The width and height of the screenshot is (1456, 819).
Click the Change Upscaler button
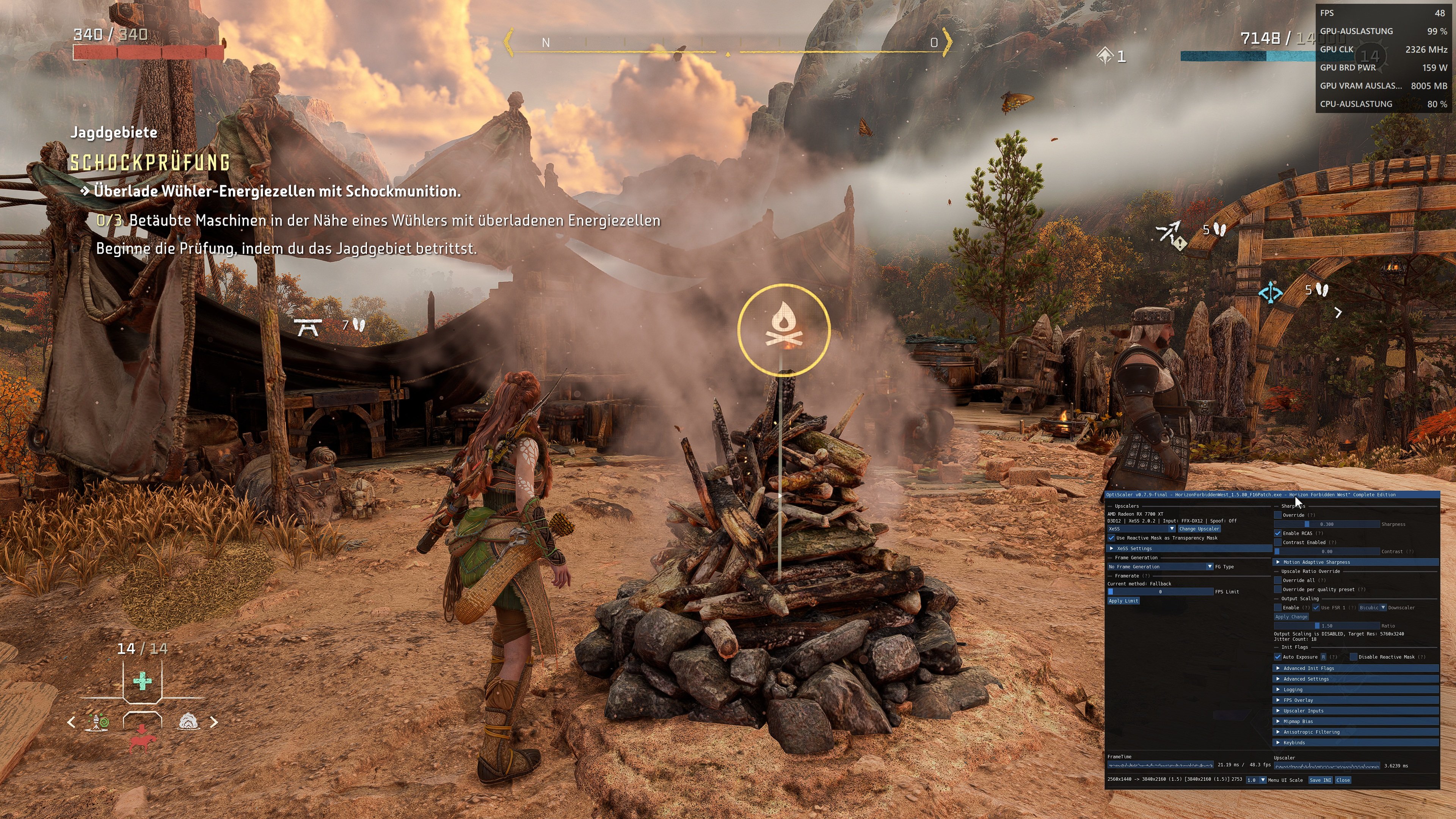pos(1199,529)
